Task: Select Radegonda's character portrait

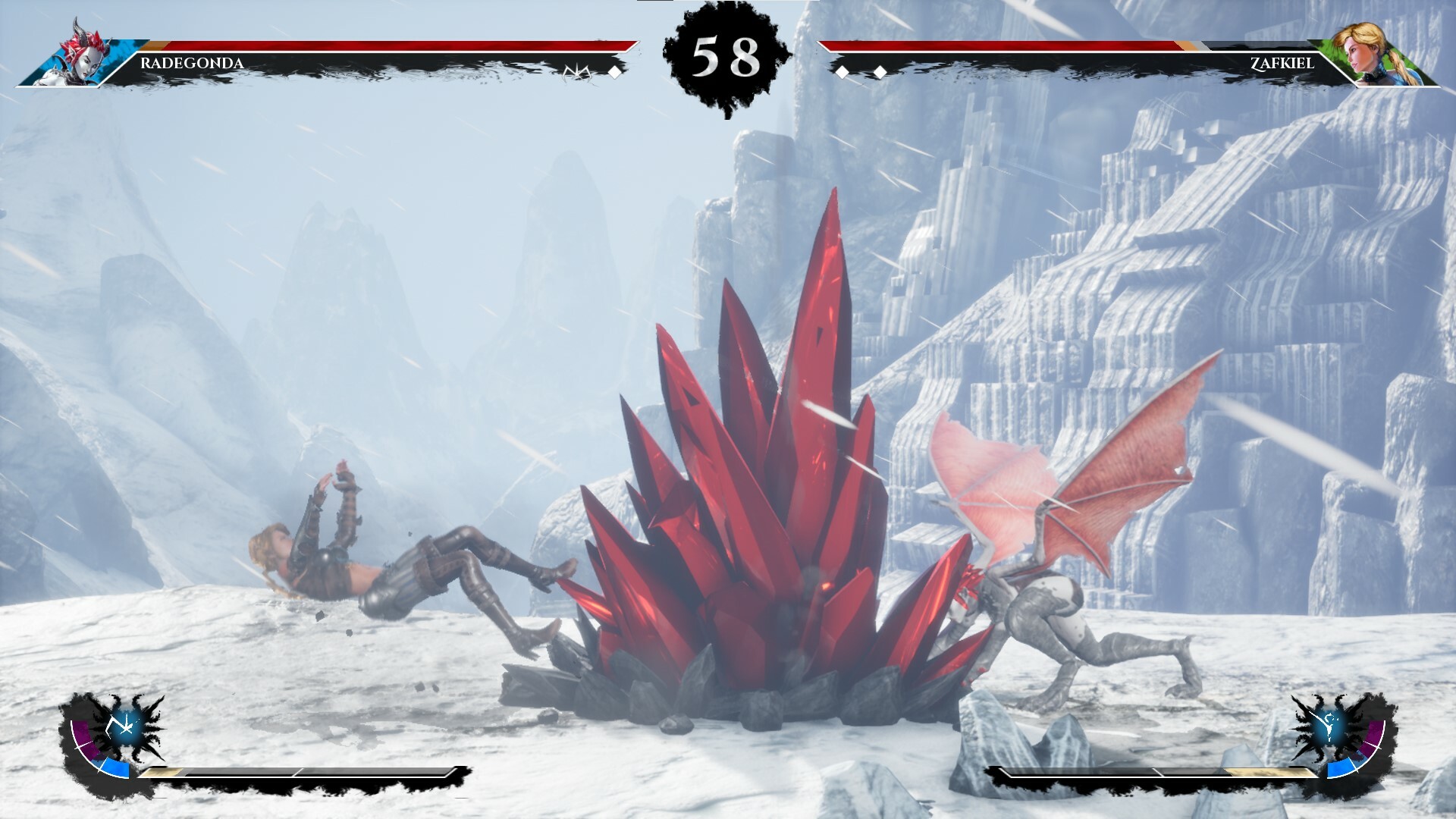Action: click(83, 55)
